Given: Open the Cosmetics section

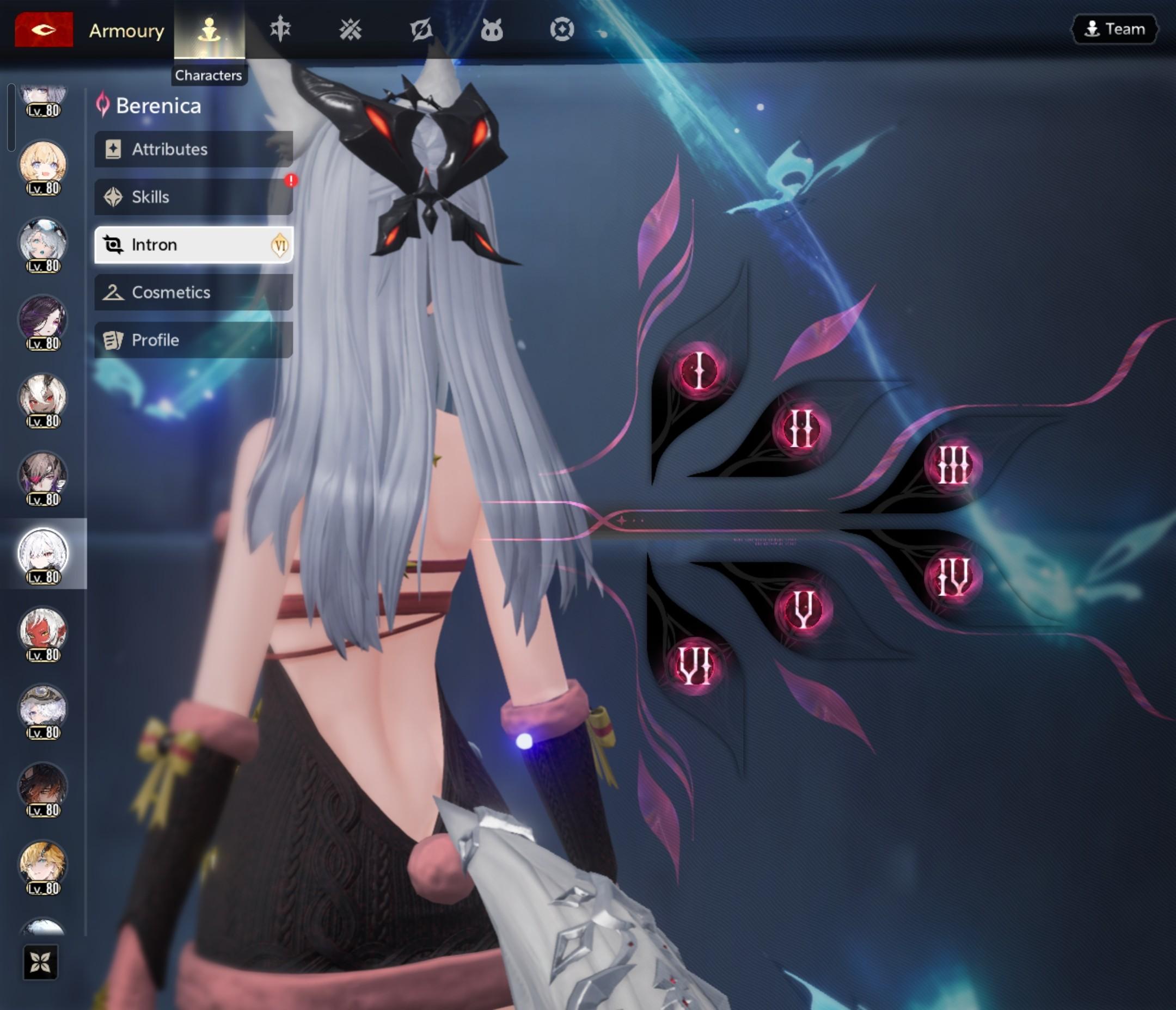Looking at the screenshot, I should pyautogui.click(x=193, y=292).
